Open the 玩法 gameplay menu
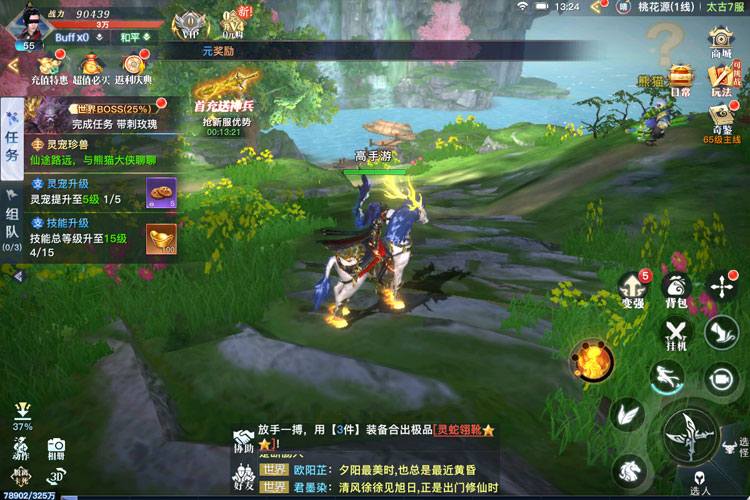 click(x=720, y=78)
